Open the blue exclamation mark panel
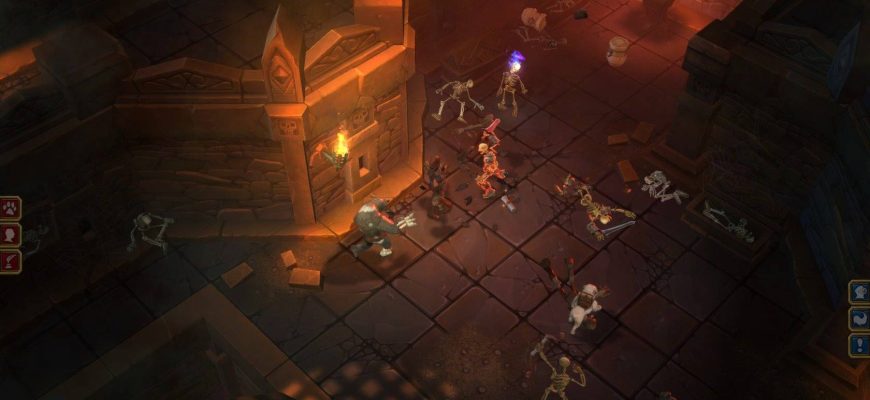The width and height of the screenshot is (870, 400). 860,345
